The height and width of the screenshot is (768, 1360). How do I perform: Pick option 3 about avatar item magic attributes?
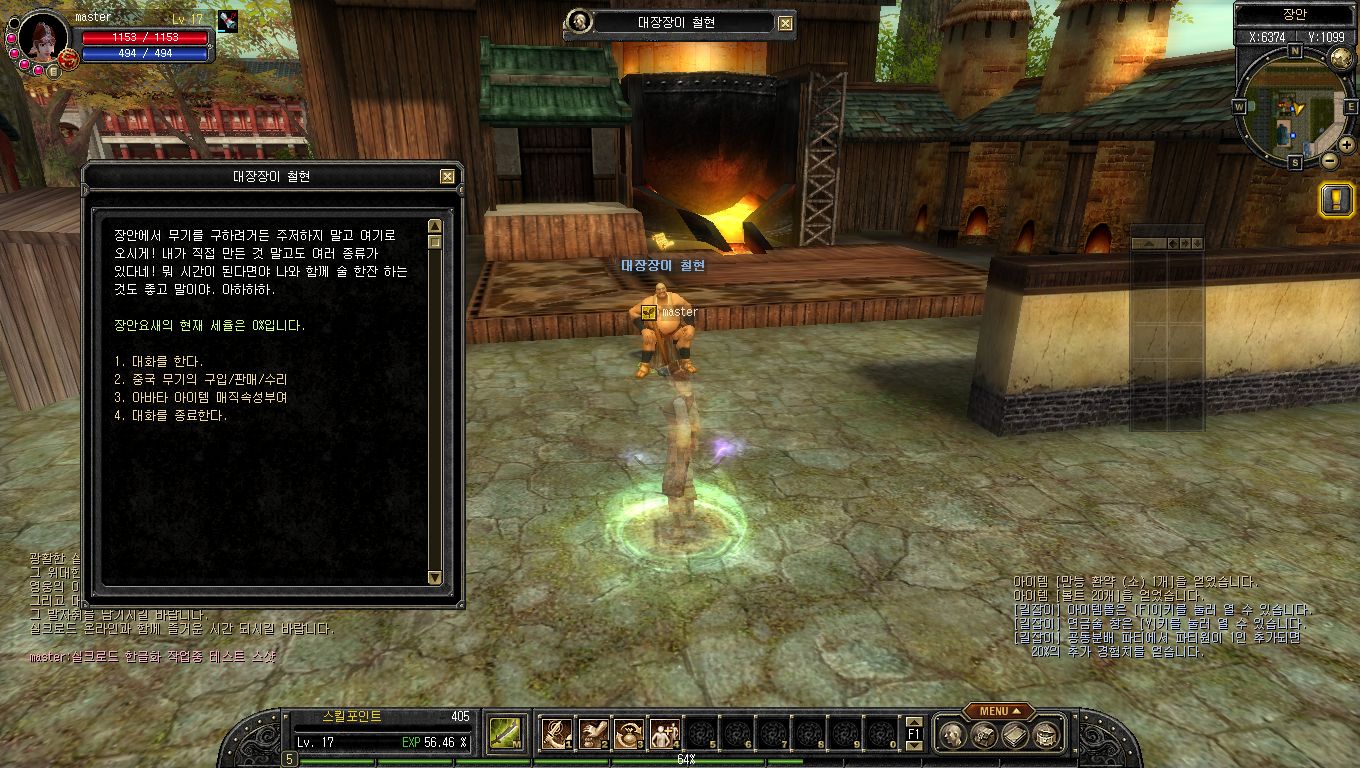[x=201, y=397]
